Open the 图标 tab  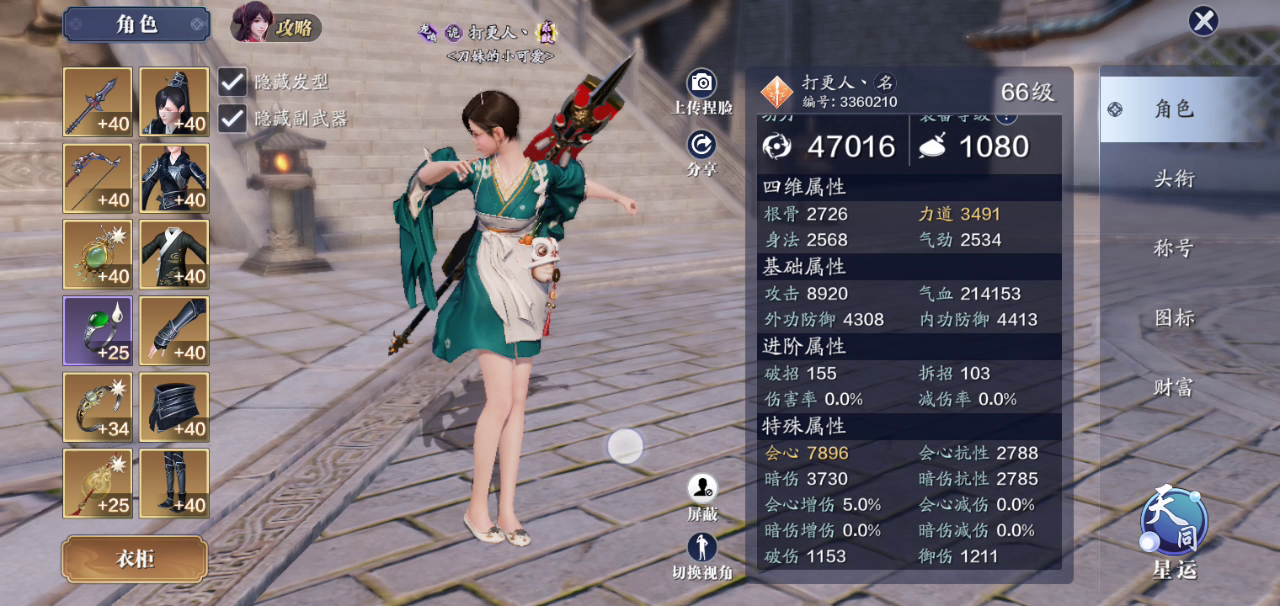1174,318
